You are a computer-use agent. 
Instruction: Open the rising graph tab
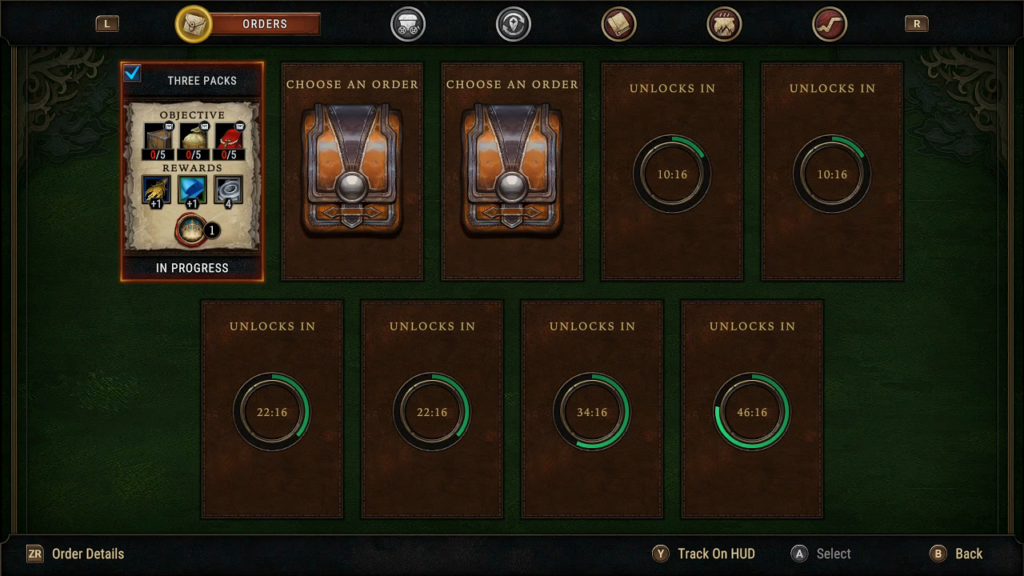tap(829, 24)
